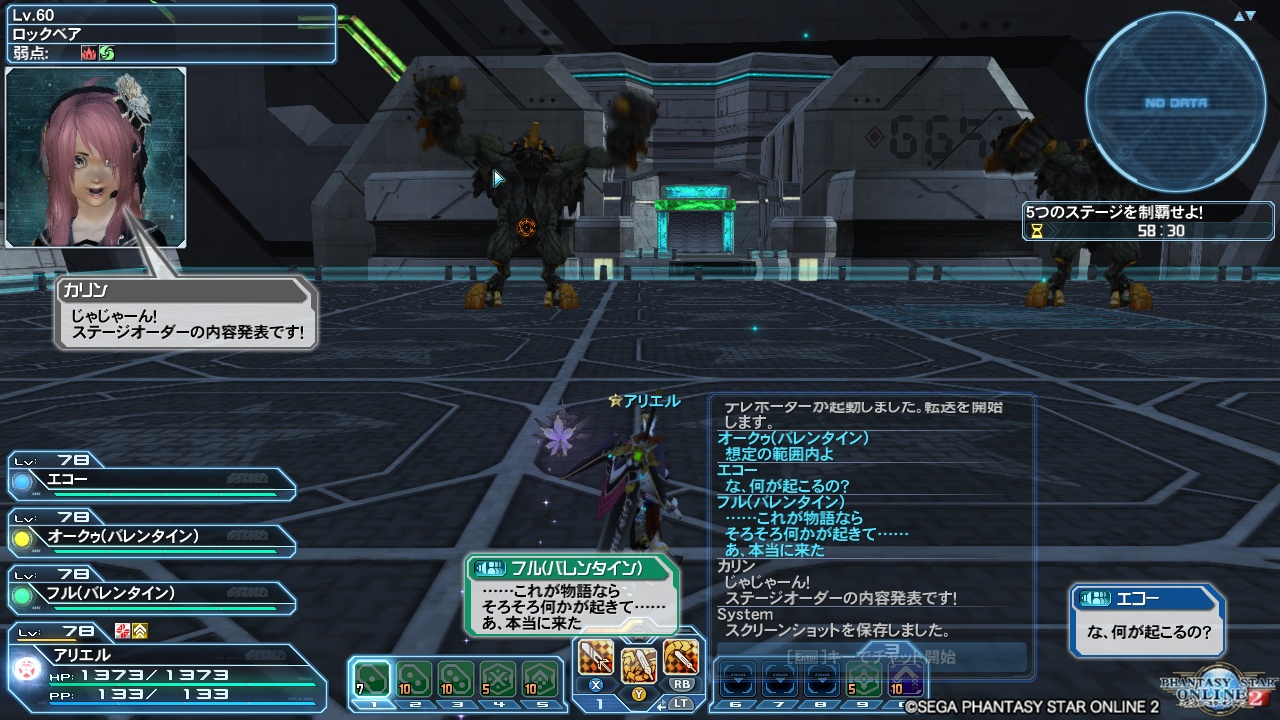Viewport: 1280px width, 720px height.
Task: Expand empty subpalette slot 6
Action: click(736, 678)
